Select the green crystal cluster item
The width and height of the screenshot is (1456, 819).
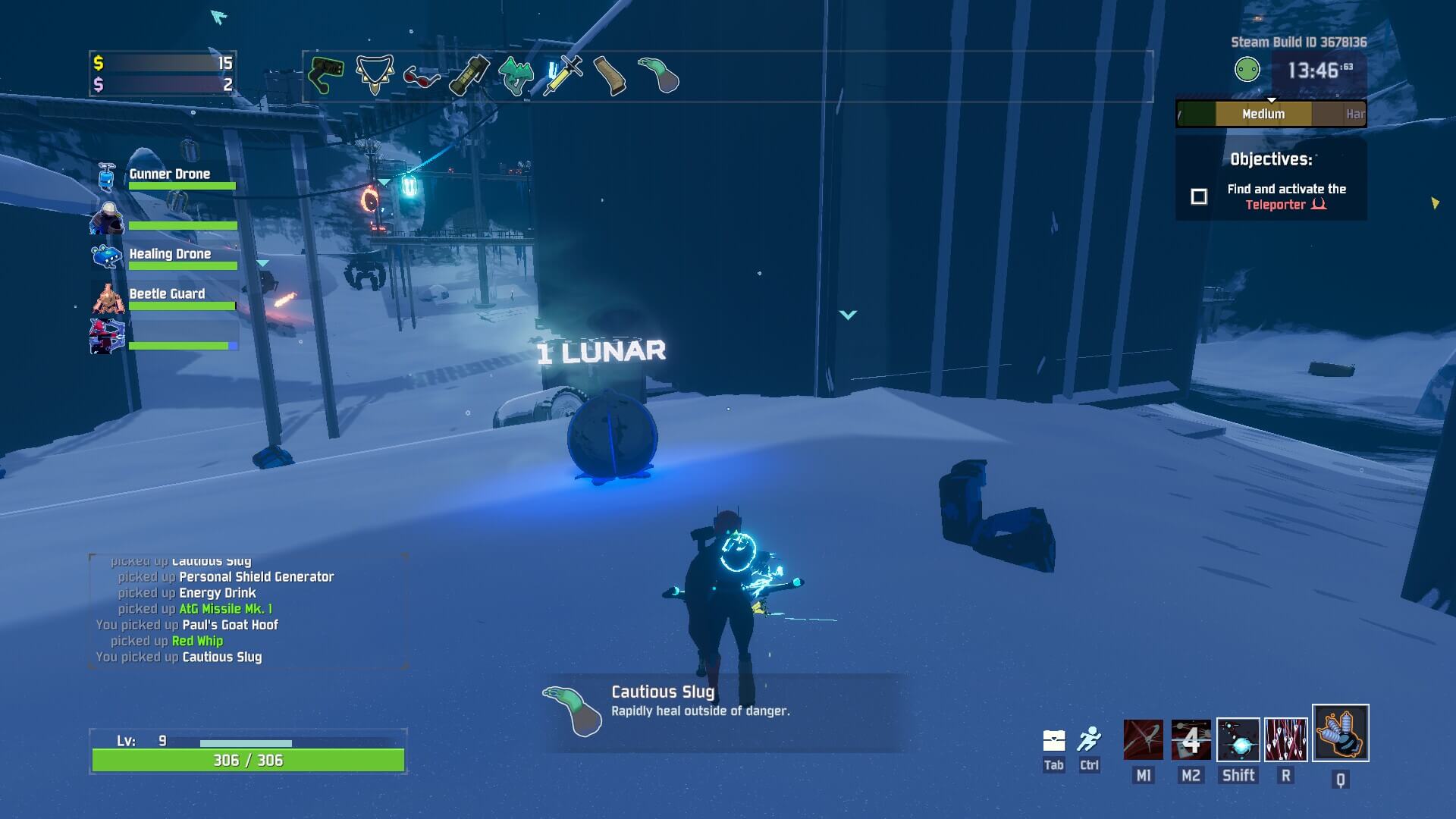click(516, 76)
